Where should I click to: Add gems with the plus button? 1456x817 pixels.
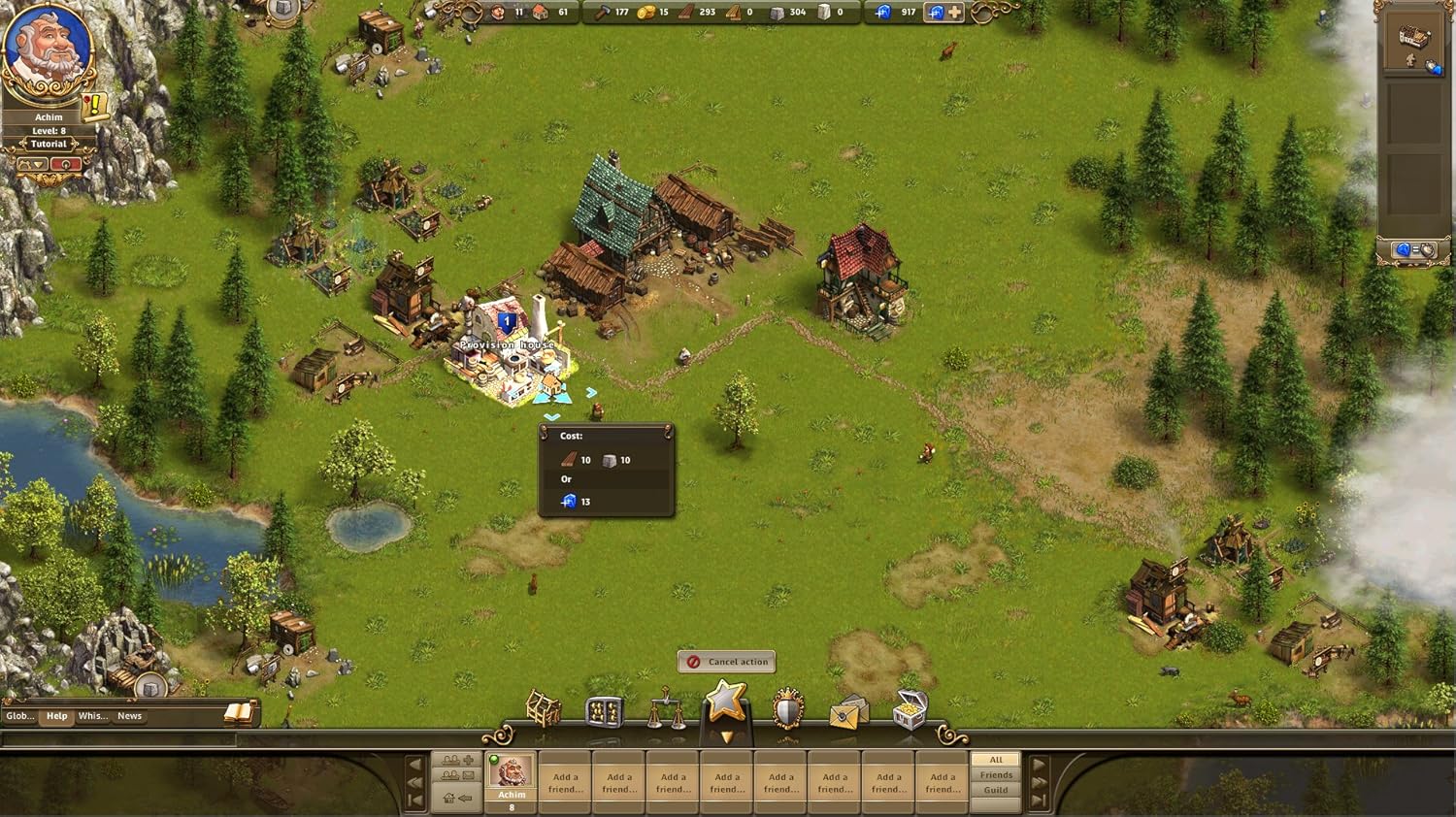(956, 13)
